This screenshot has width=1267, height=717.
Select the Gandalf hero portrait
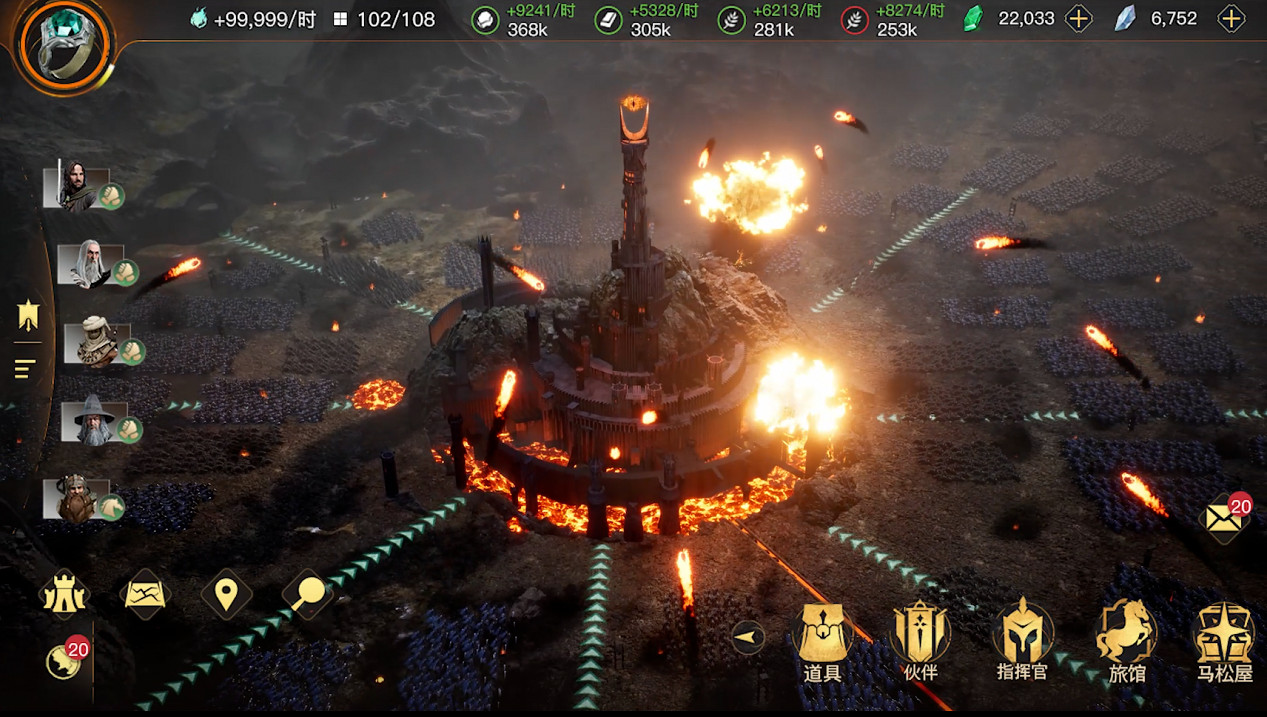coord(93,421)
